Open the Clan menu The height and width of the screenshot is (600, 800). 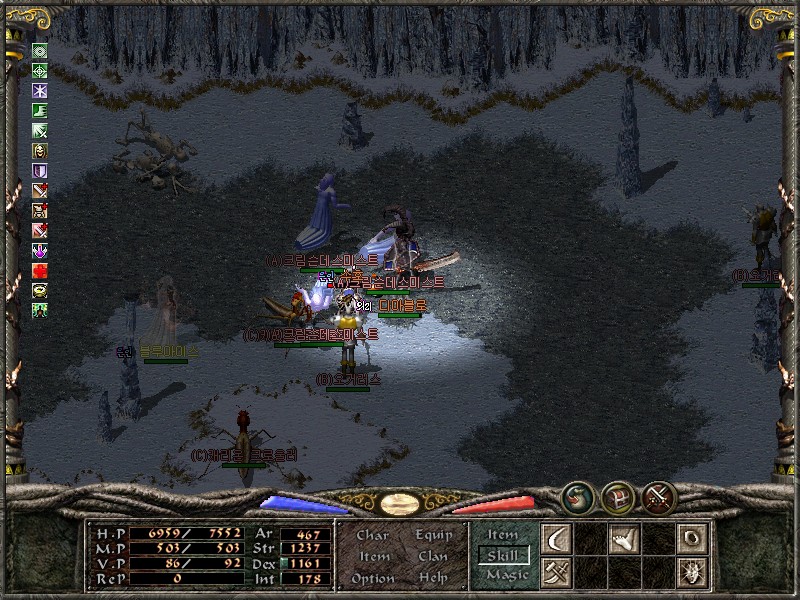[x=433, y=556]
